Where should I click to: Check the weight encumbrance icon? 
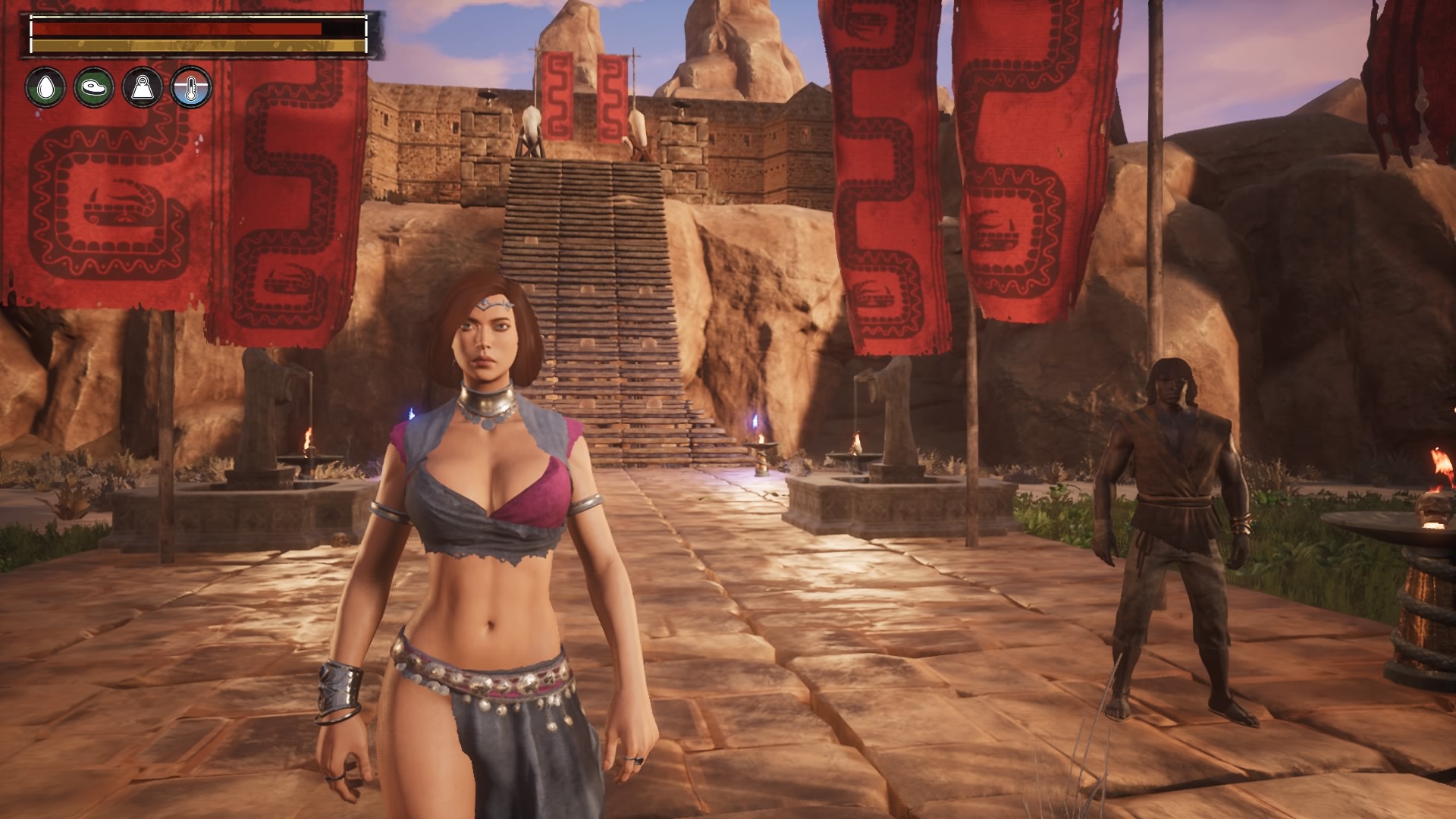[143, 87]
